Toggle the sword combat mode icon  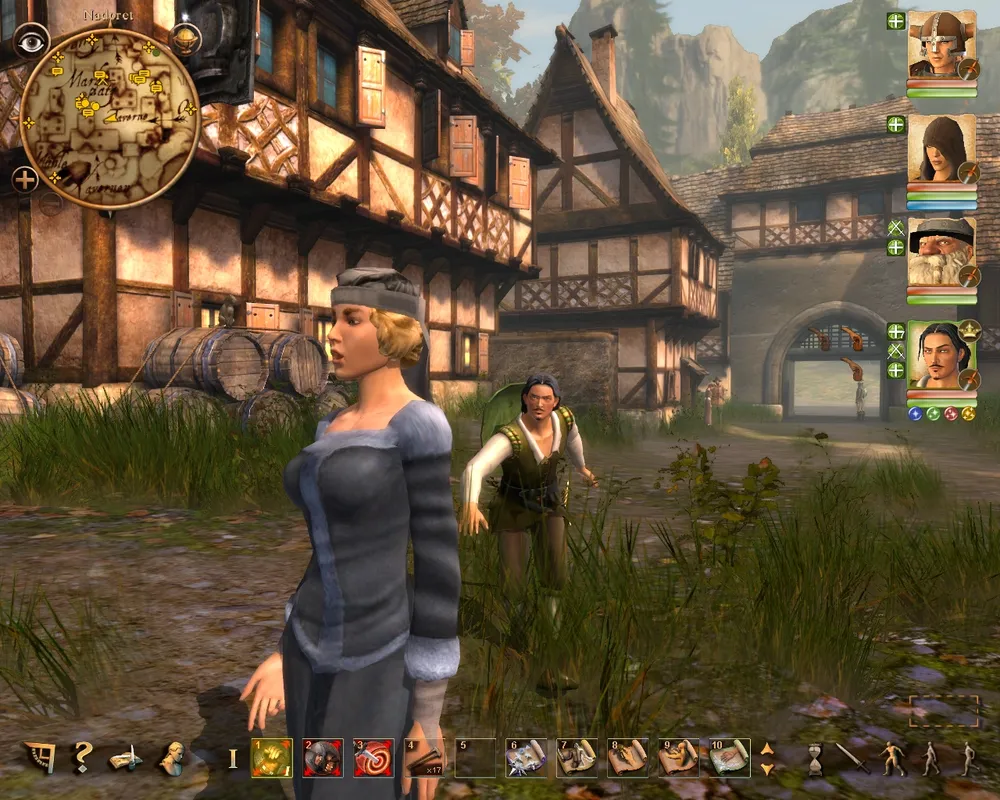pos(852,757)
